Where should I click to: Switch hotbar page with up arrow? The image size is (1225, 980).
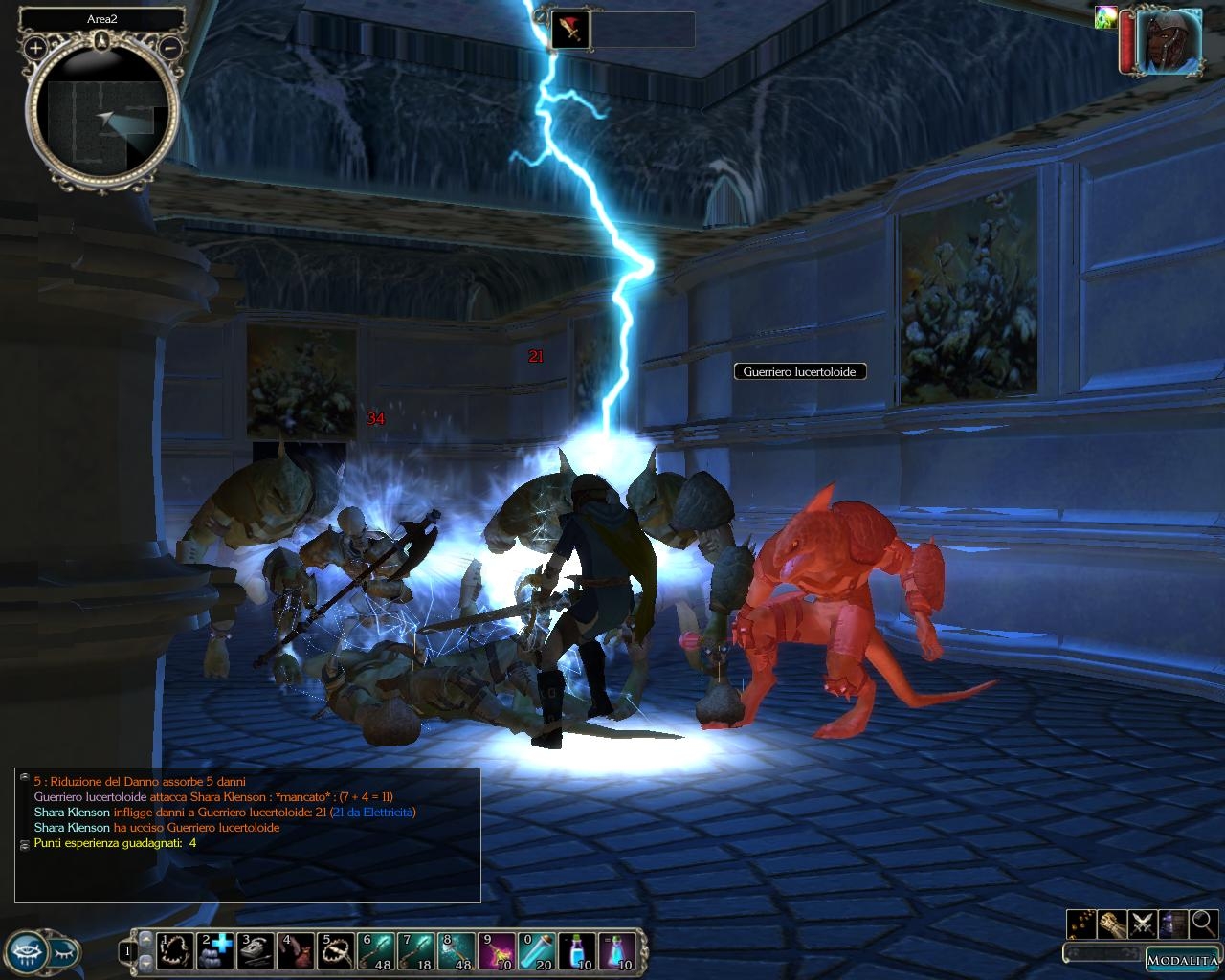coord(145,941)
